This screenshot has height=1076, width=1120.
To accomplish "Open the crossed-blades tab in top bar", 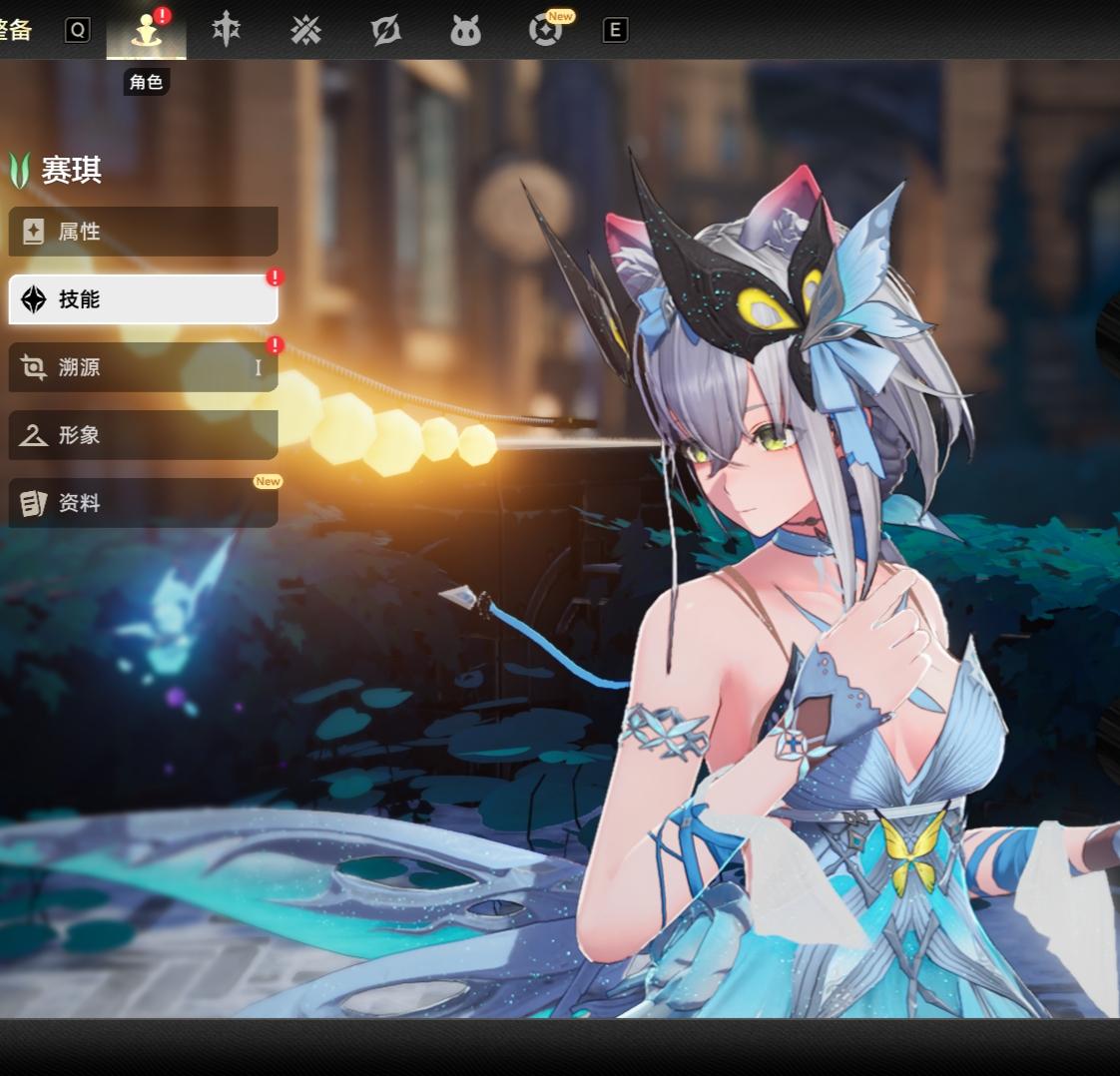I will point(305,31).
